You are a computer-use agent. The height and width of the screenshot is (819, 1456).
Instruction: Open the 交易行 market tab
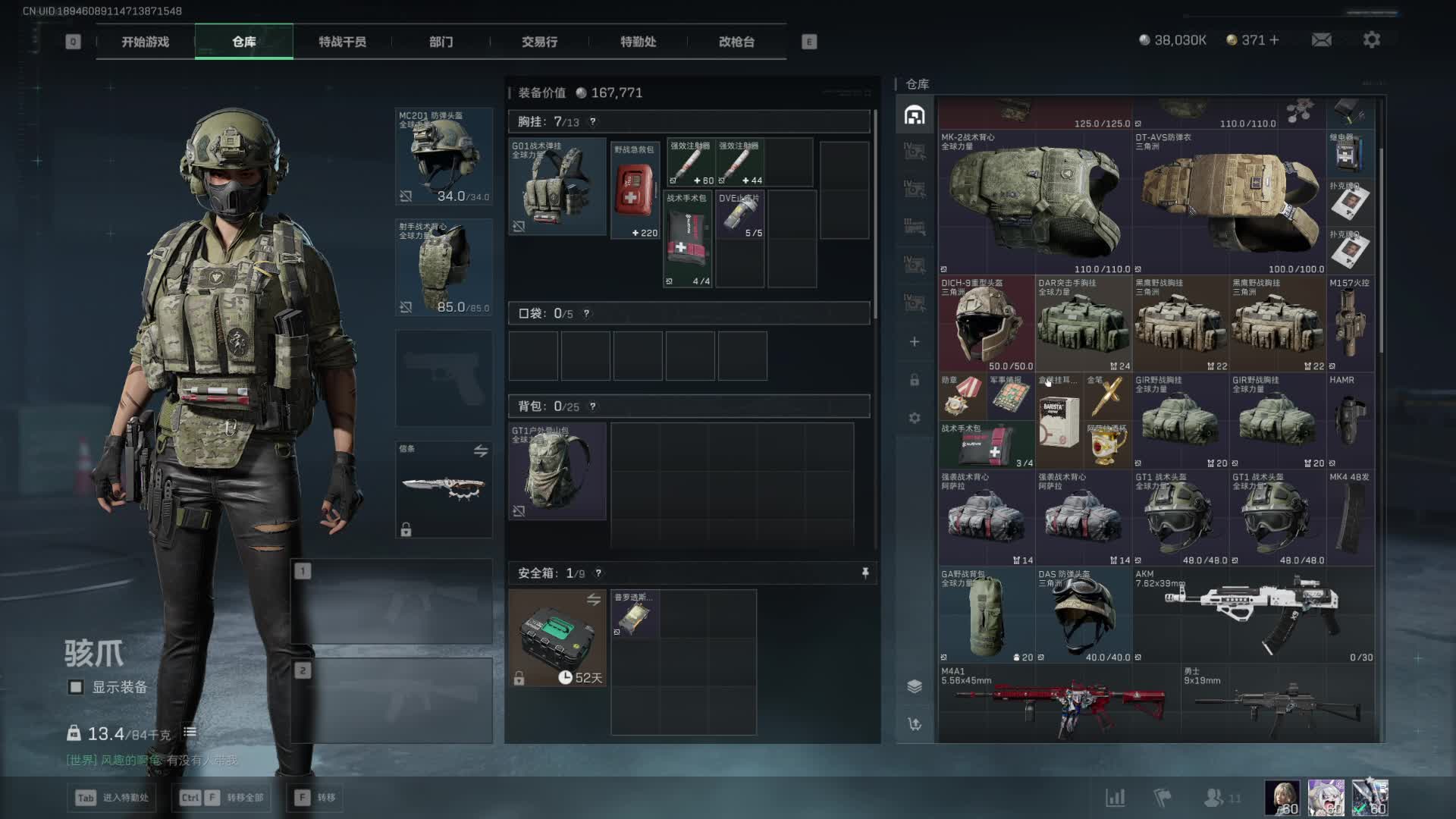[539, 42]
